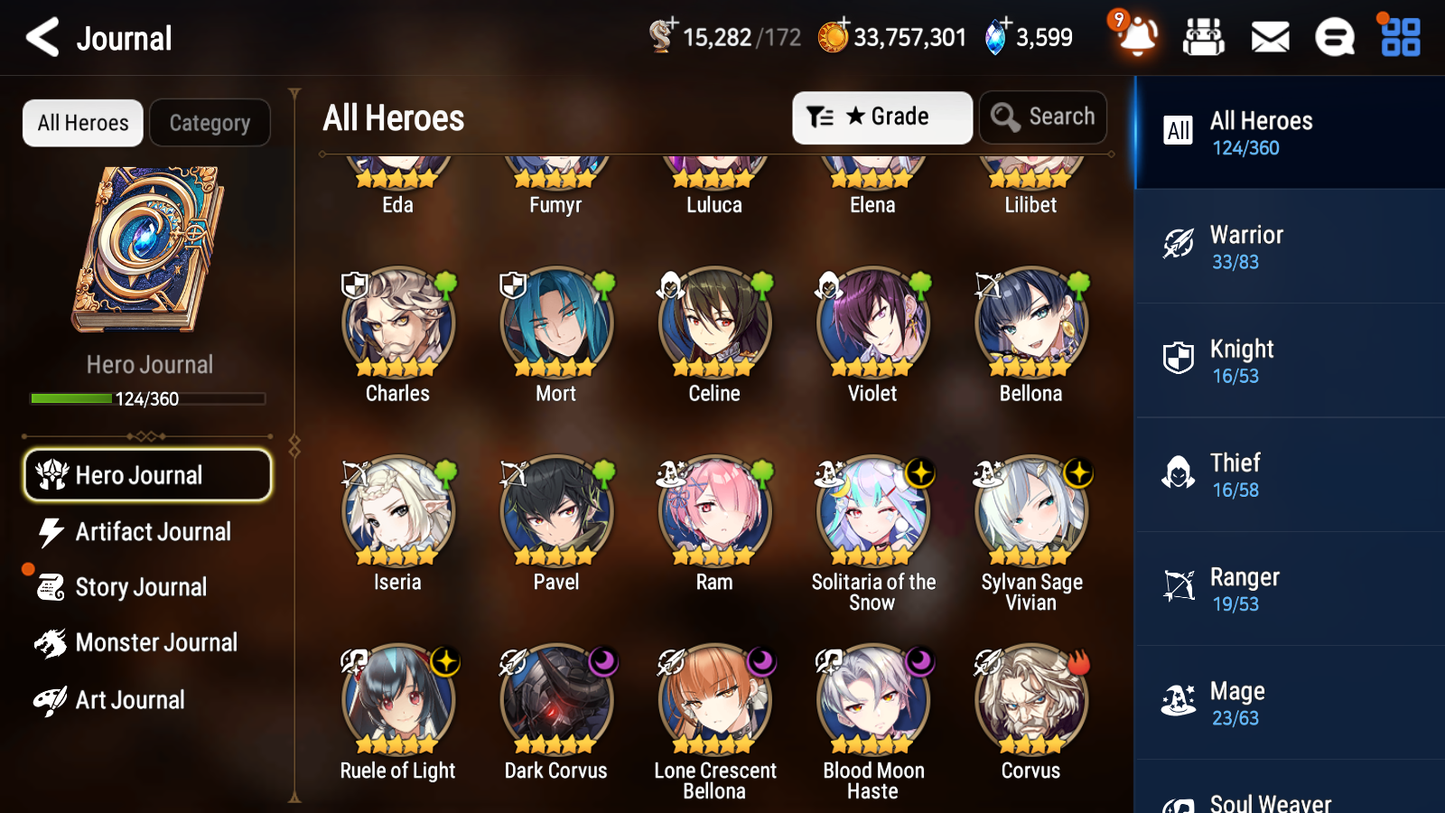
Task: Select the All Heroes filter tab
Action: 82,123
